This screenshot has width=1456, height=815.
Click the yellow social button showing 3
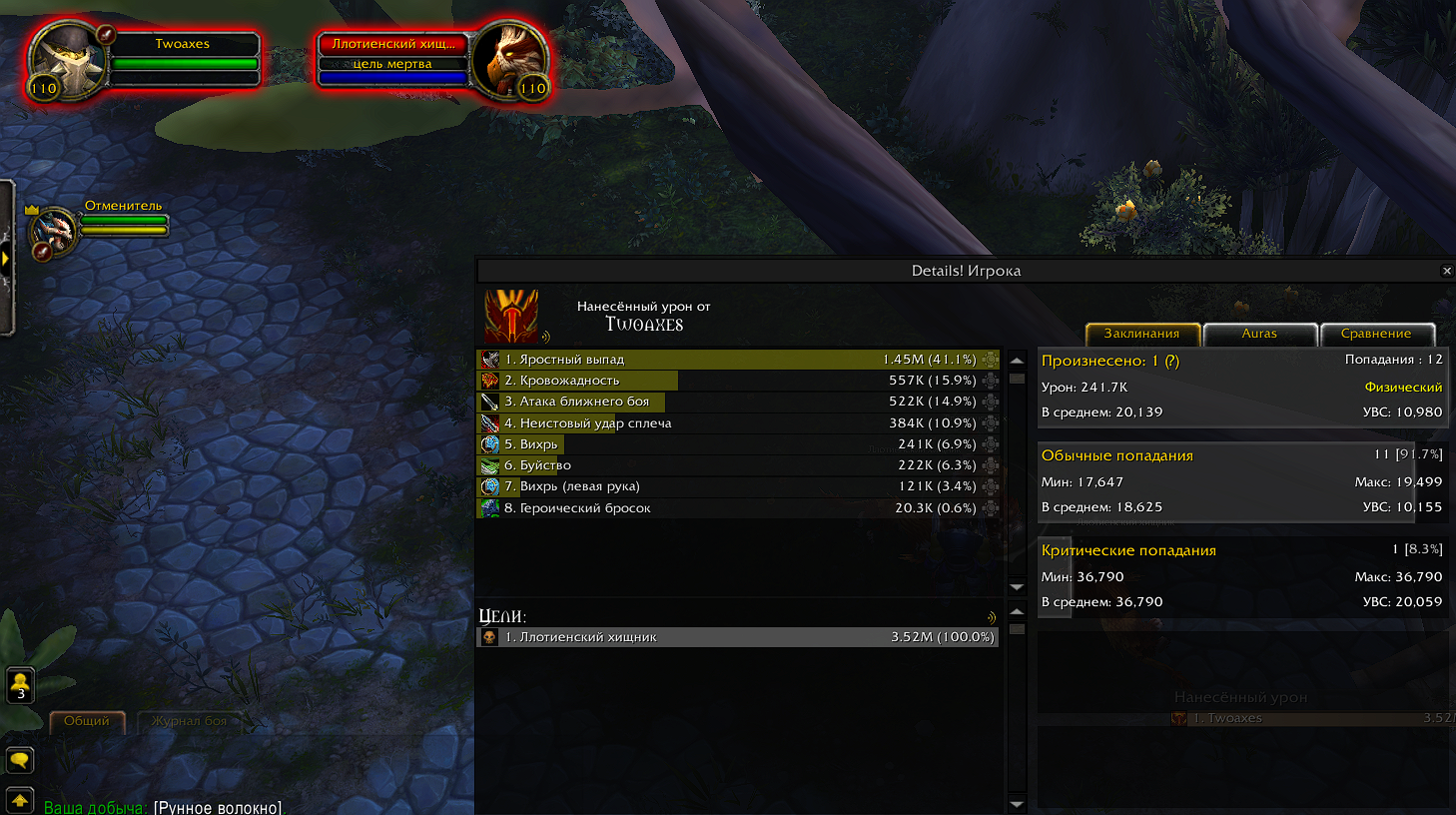(20, 685)
